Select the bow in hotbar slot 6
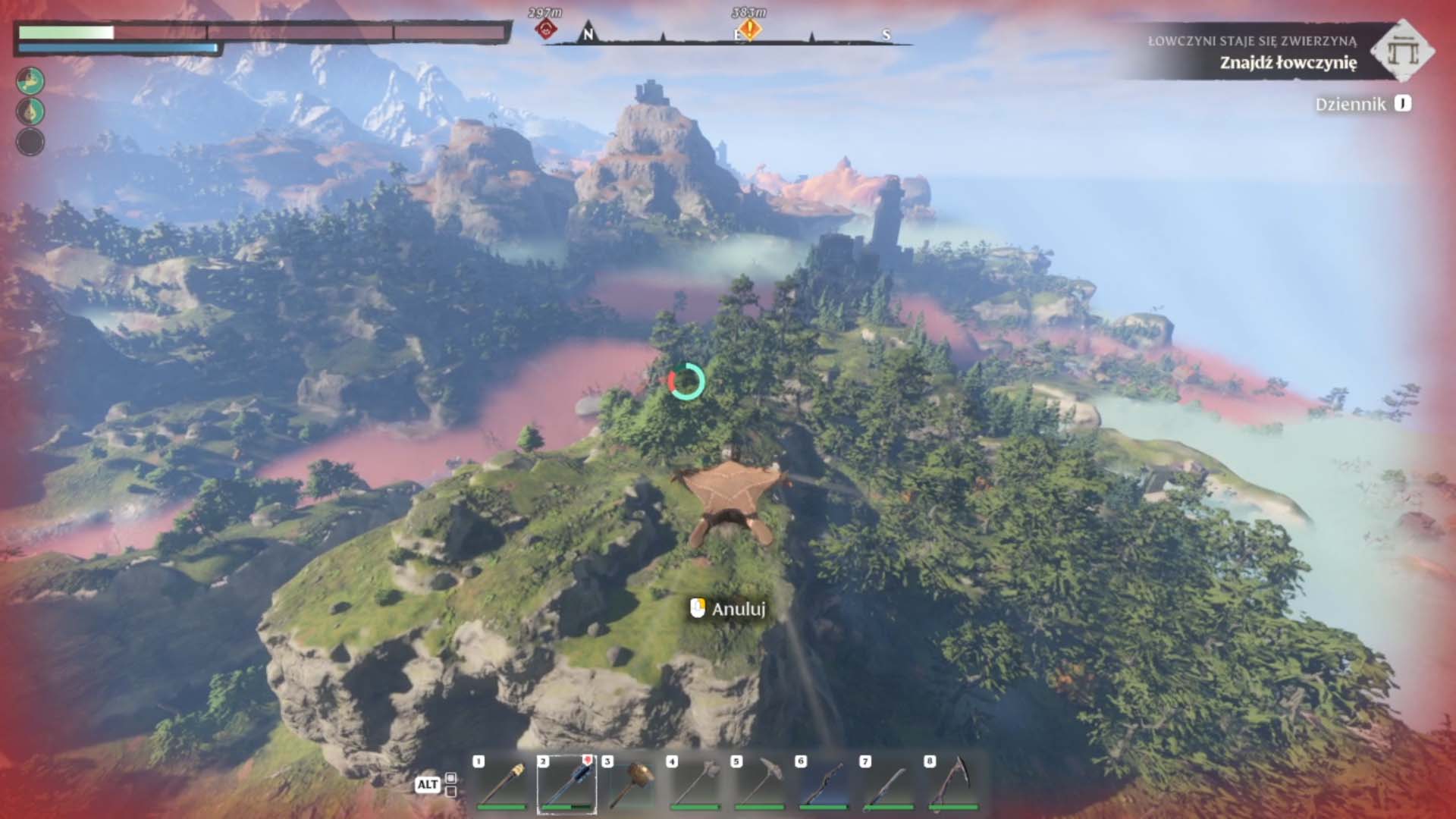This screenshot has width=1456, height=819. (x=824, y=784)
